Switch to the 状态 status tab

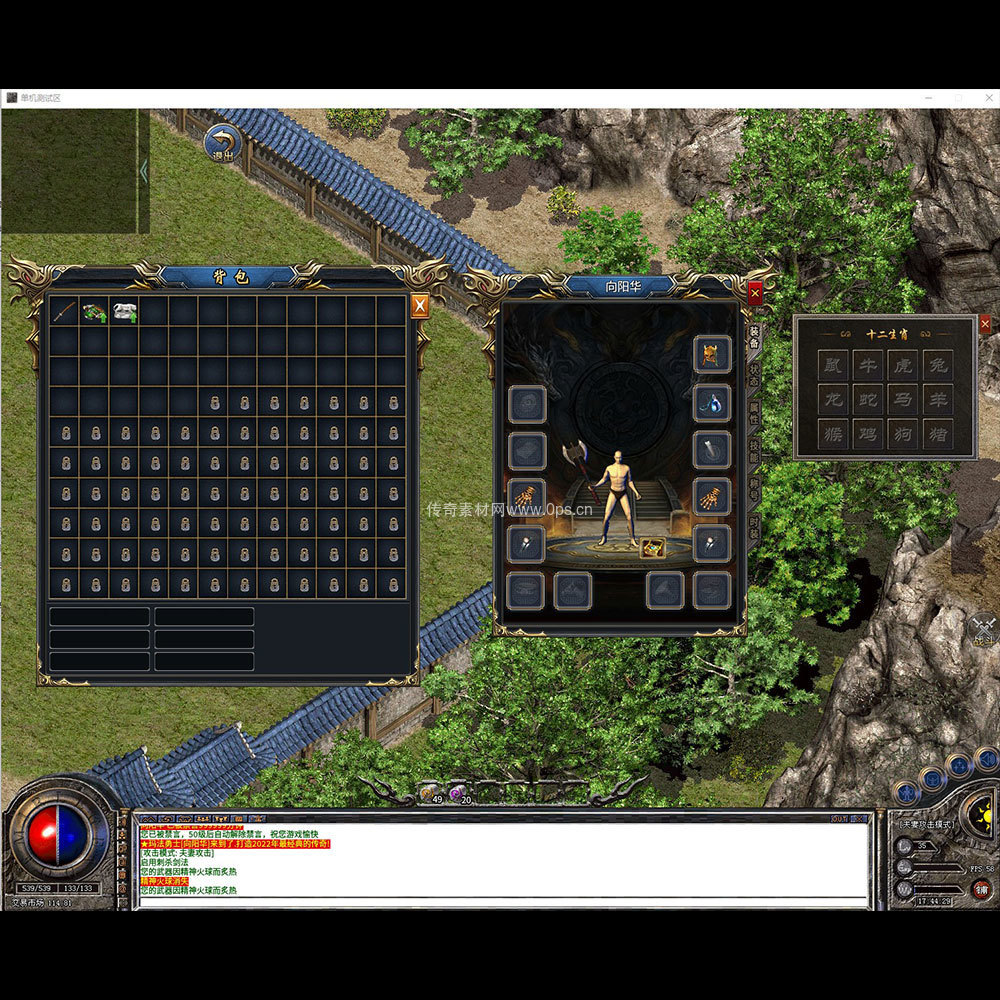pyautogui.click(x=755, y=376)
